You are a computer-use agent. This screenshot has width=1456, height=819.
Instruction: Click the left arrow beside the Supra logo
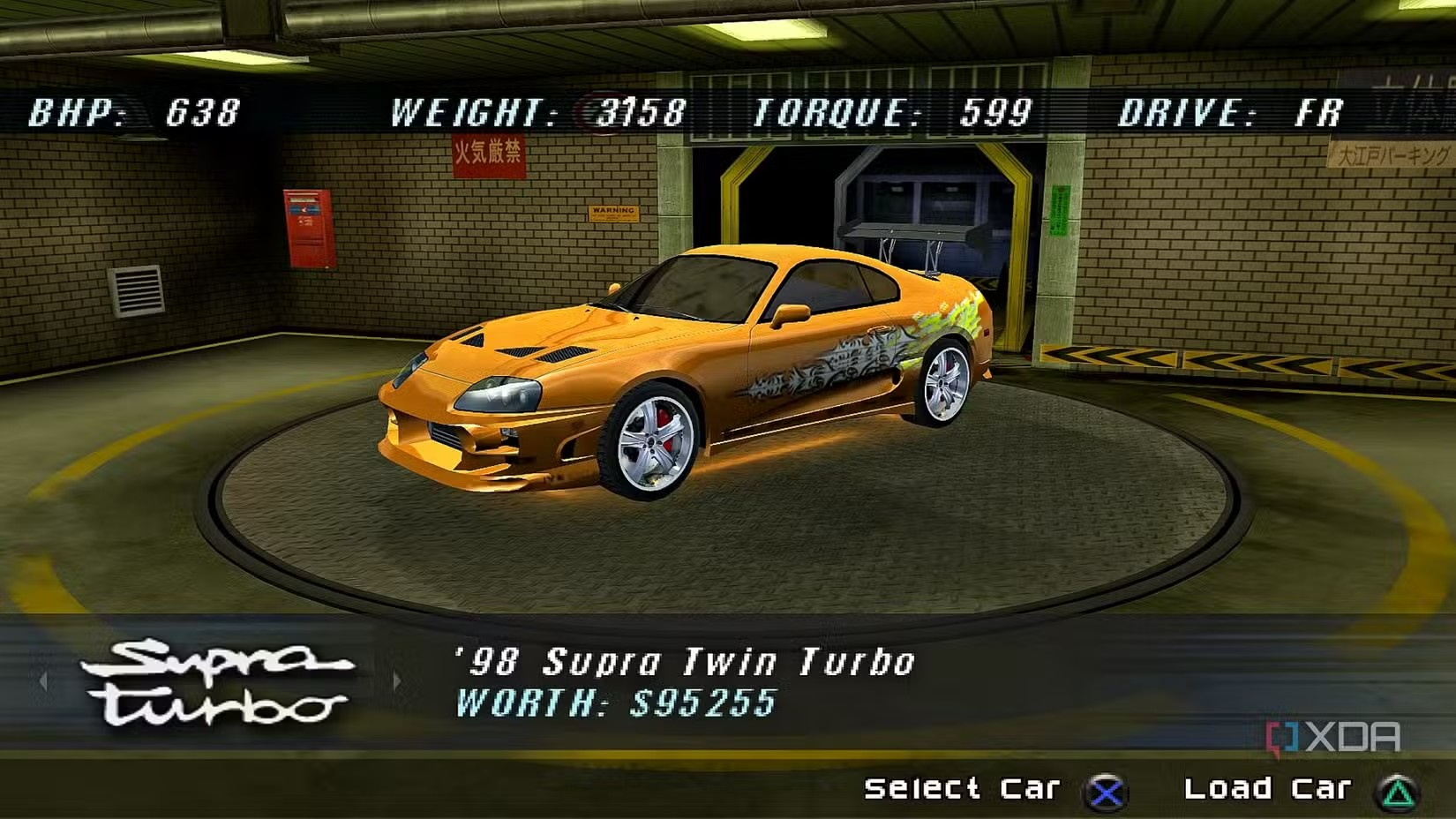43,680
